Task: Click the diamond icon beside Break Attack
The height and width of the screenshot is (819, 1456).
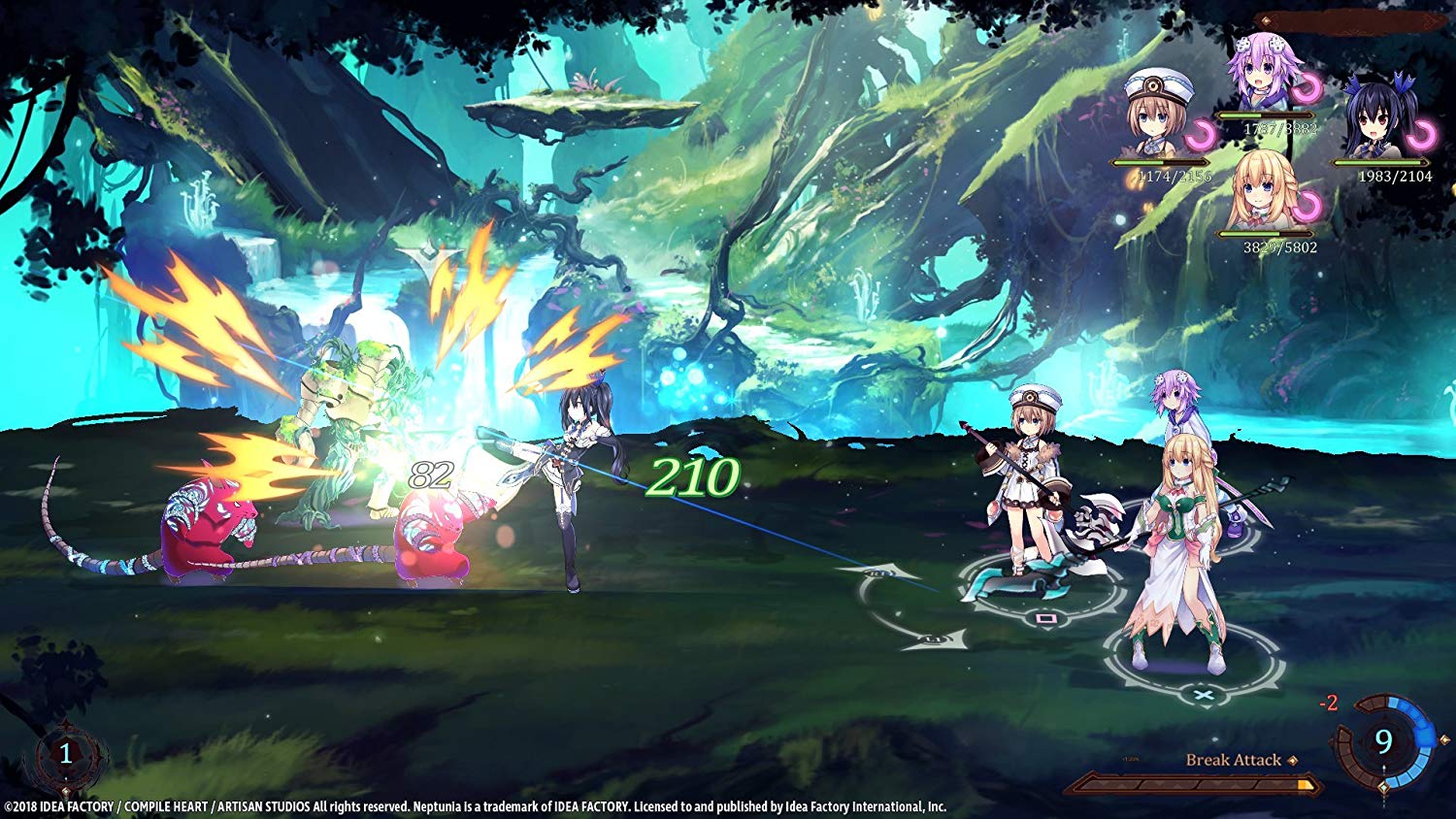Action: click(1294, 760)
